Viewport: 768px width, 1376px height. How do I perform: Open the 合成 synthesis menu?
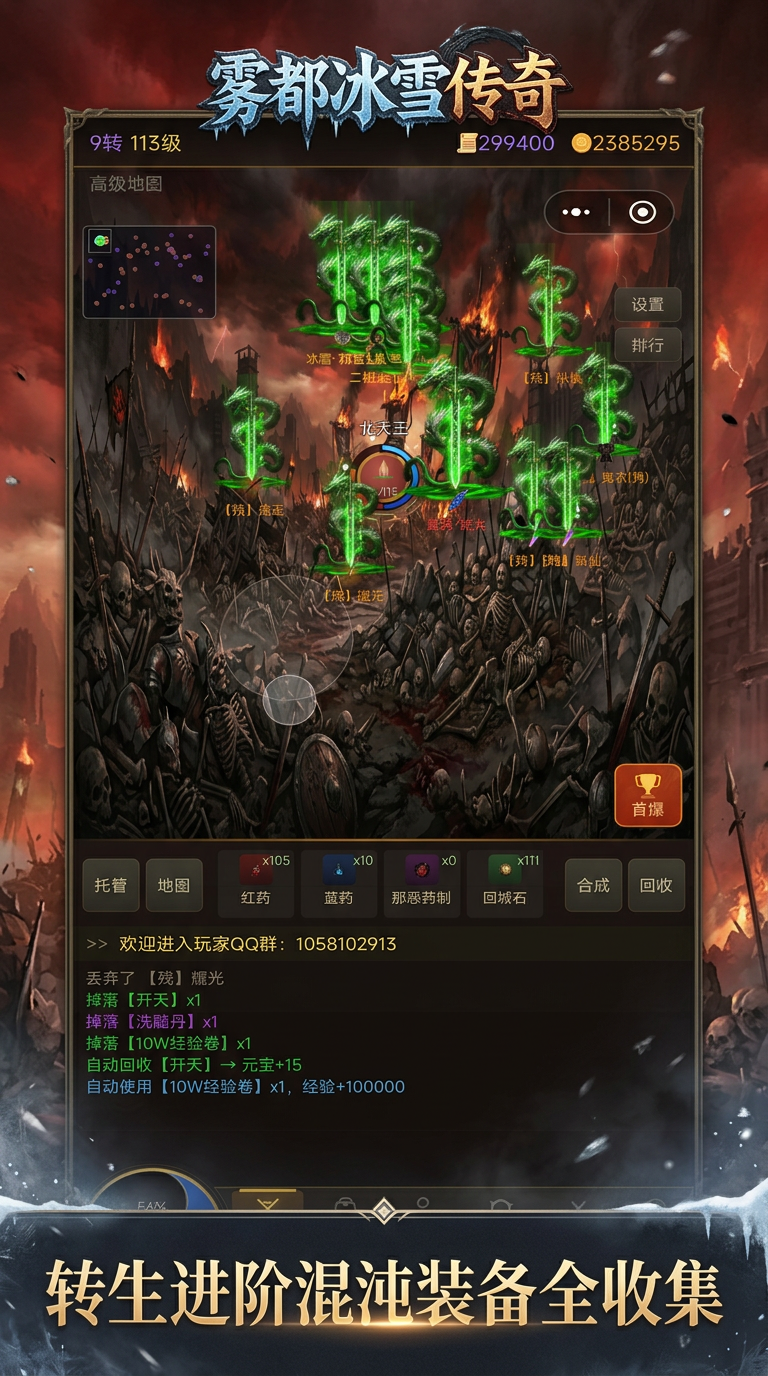593,885
